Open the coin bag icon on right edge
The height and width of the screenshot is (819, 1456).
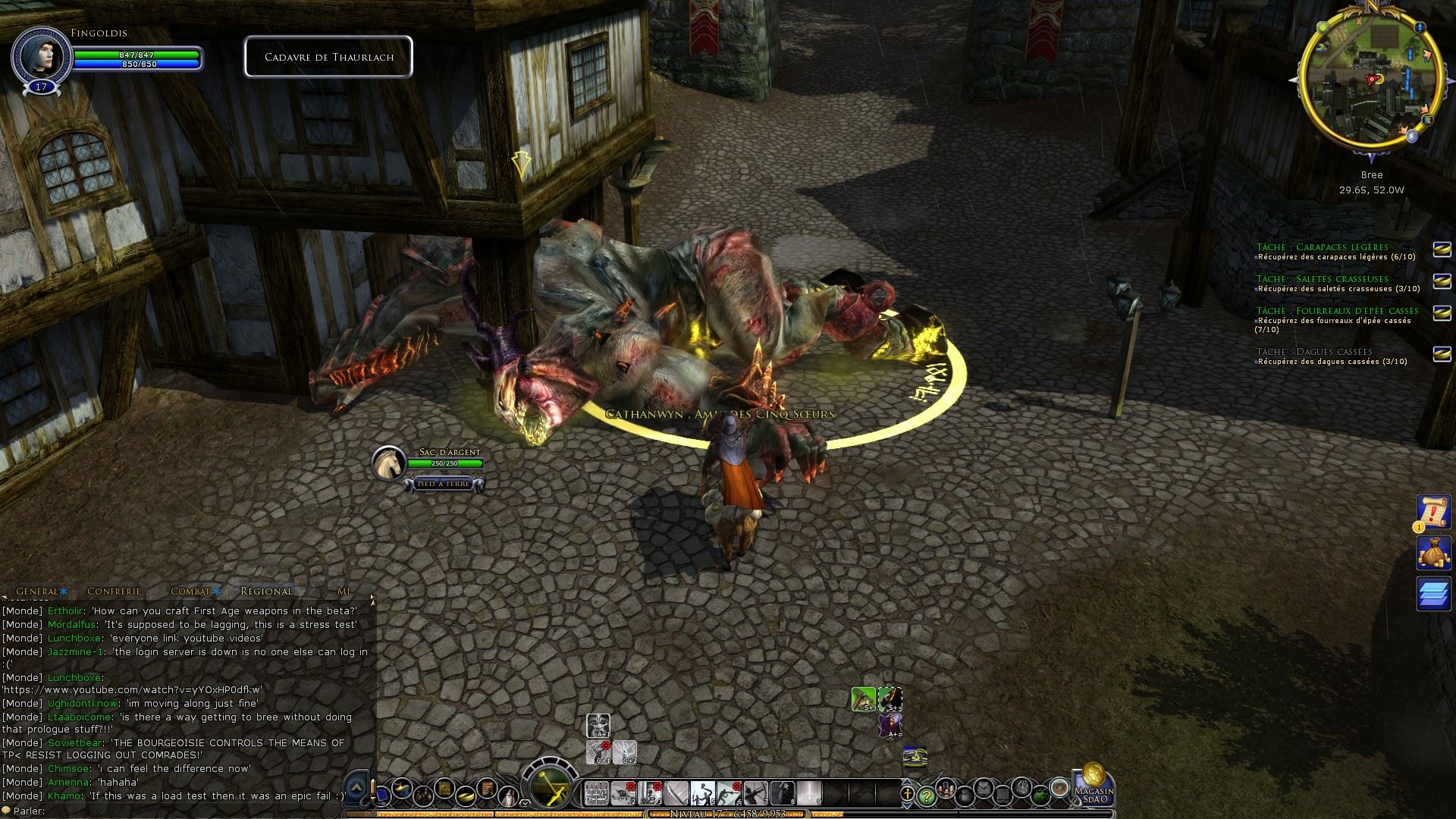click(x=1433, y=553)
